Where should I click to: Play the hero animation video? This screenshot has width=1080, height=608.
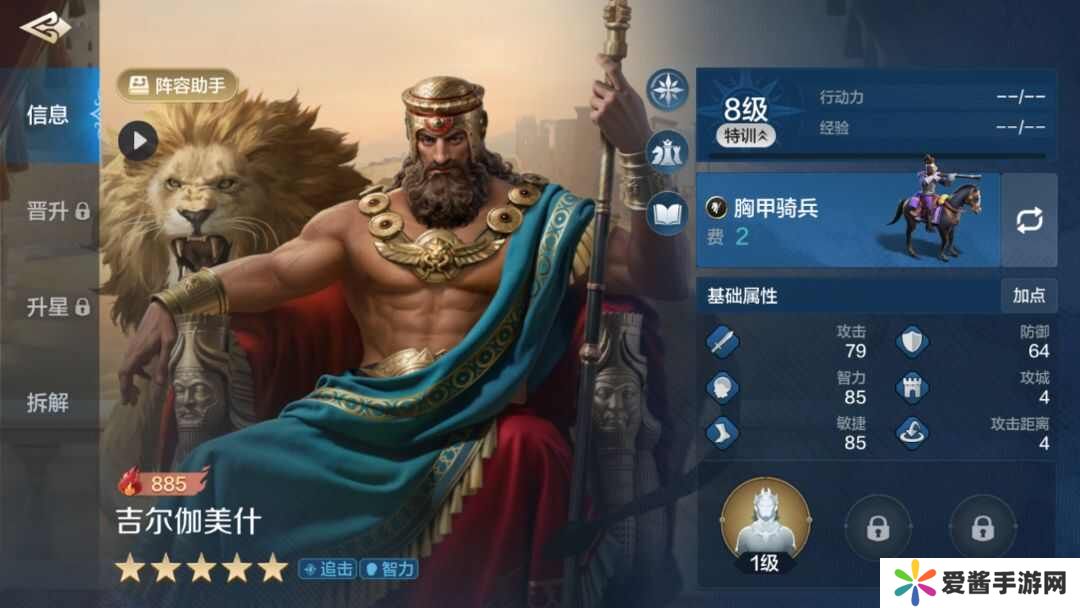(x=138, y=140)
